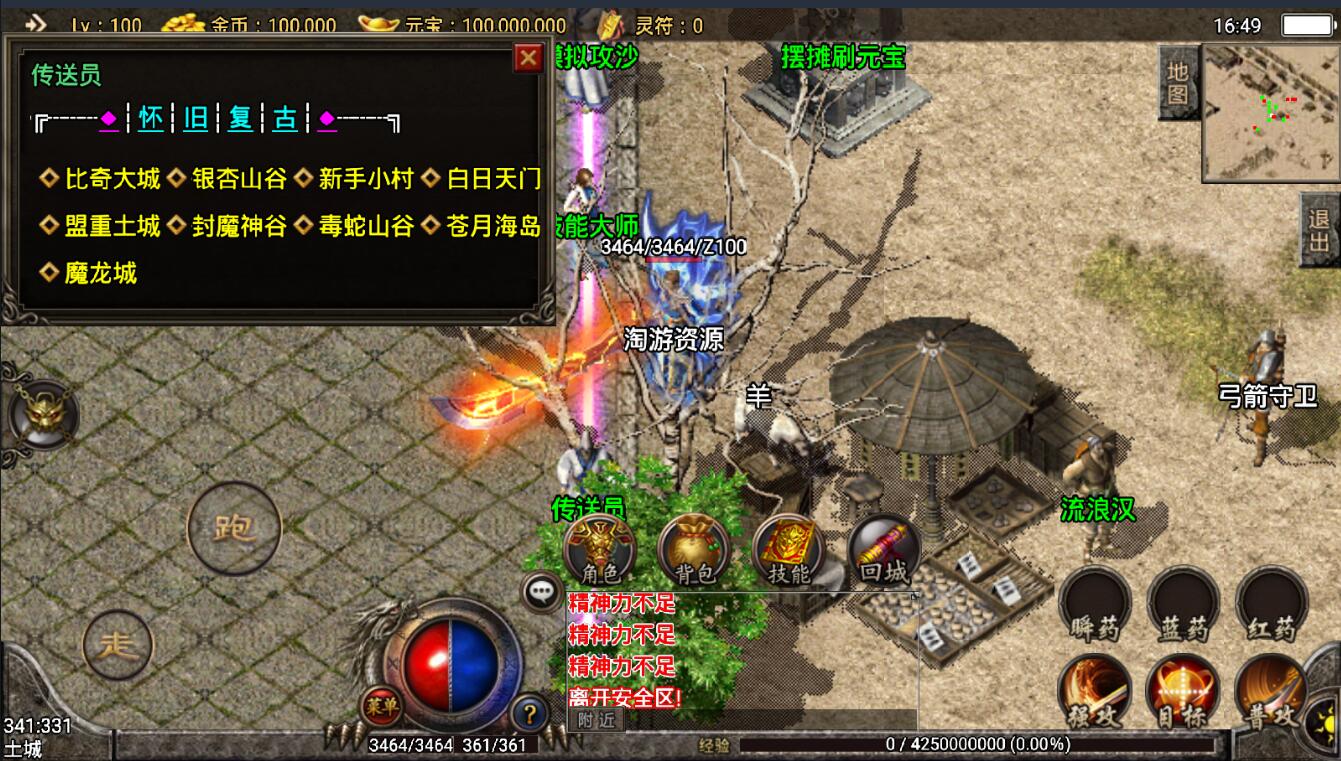Open the 菜单 menu button
This screenshot has height=761, width=1341.
(381, 707)
